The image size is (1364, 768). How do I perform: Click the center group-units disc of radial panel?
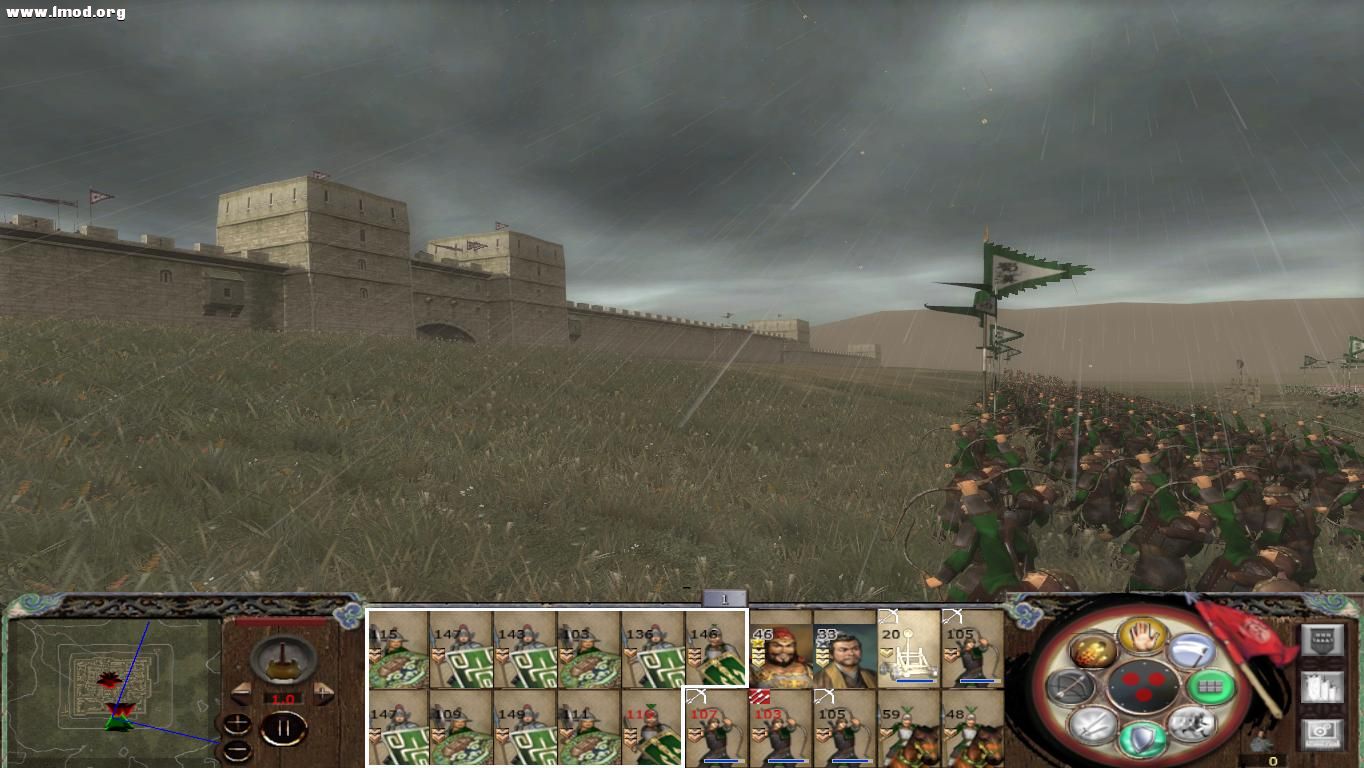pyautogui.click(x=1143, y=686)
